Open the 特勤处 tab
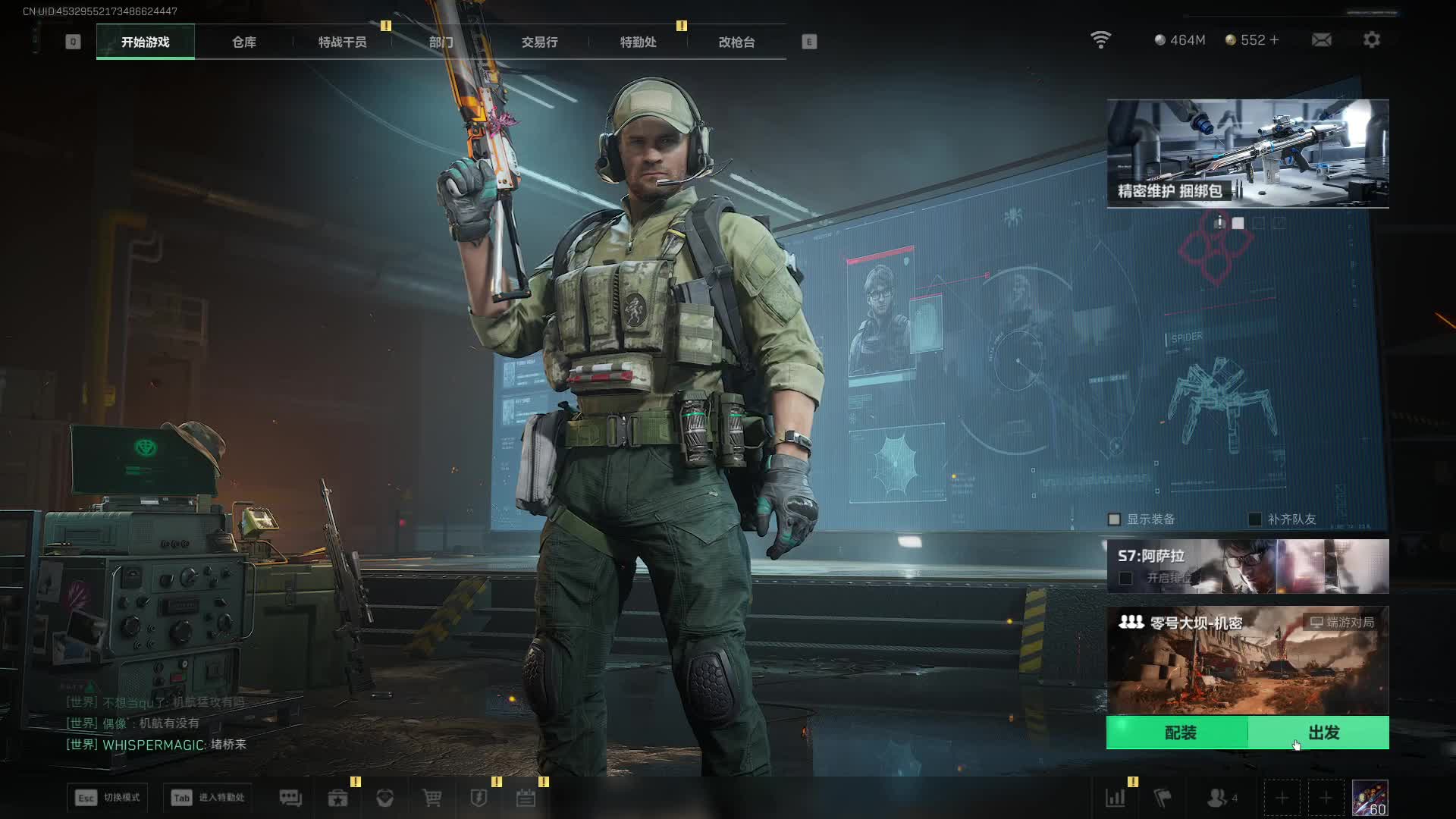The width and height of the screenshot is (1456, 819). tap(638, 42)
